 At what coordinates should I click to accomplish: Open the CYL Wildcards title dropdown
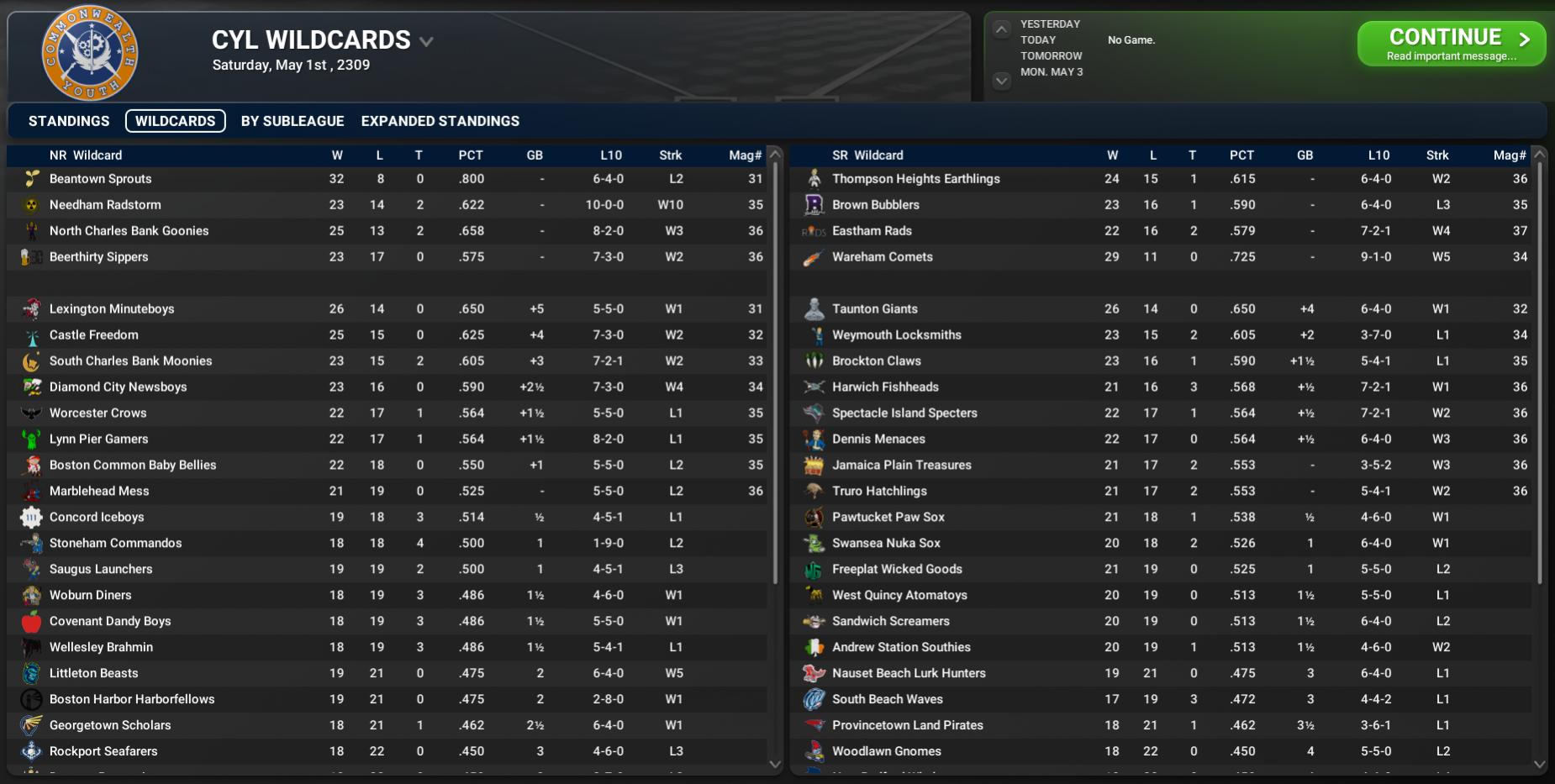pos(426,41)
